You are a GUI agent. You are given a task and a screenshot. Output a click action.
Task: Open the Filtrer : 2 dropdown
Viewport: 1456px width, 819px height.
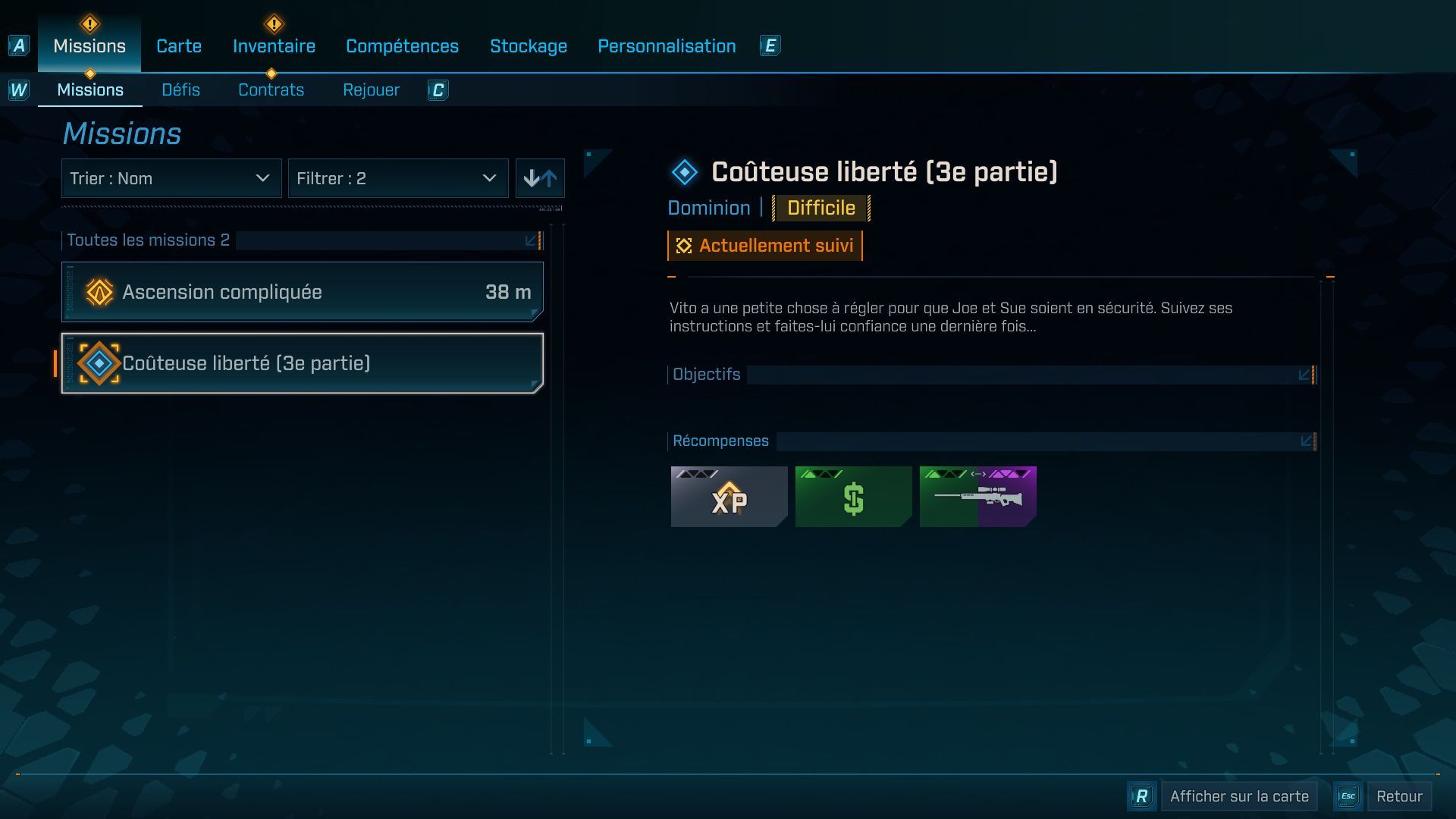coord(398,177)
